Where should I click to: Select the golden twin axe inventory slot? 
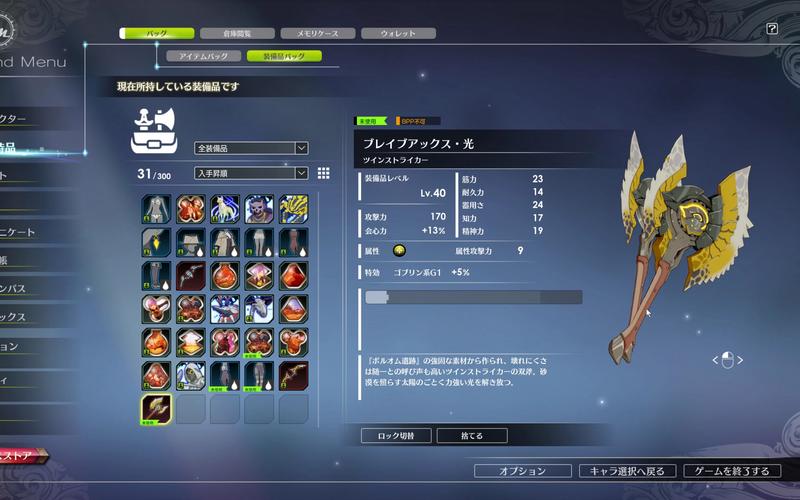[157, 409]
